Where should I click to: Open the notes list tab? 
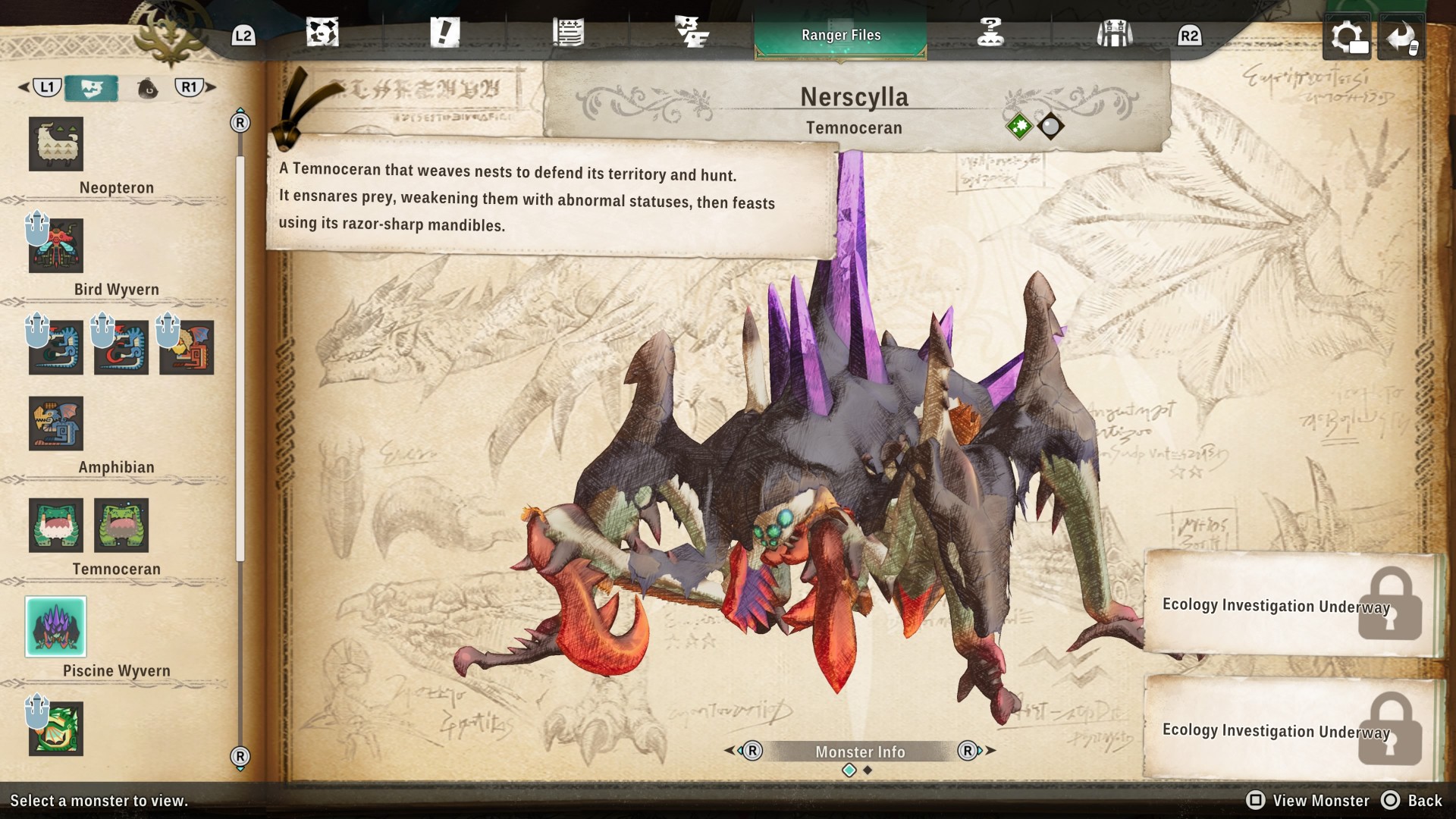568,33
